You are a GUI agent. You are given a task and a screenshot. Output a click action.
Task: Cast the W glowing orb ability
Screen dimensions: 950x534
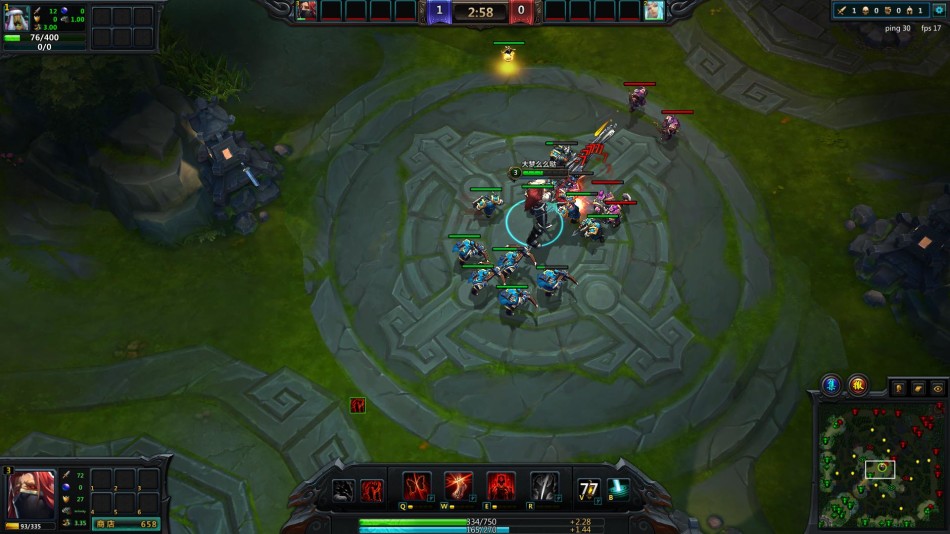tap(459, 487)
